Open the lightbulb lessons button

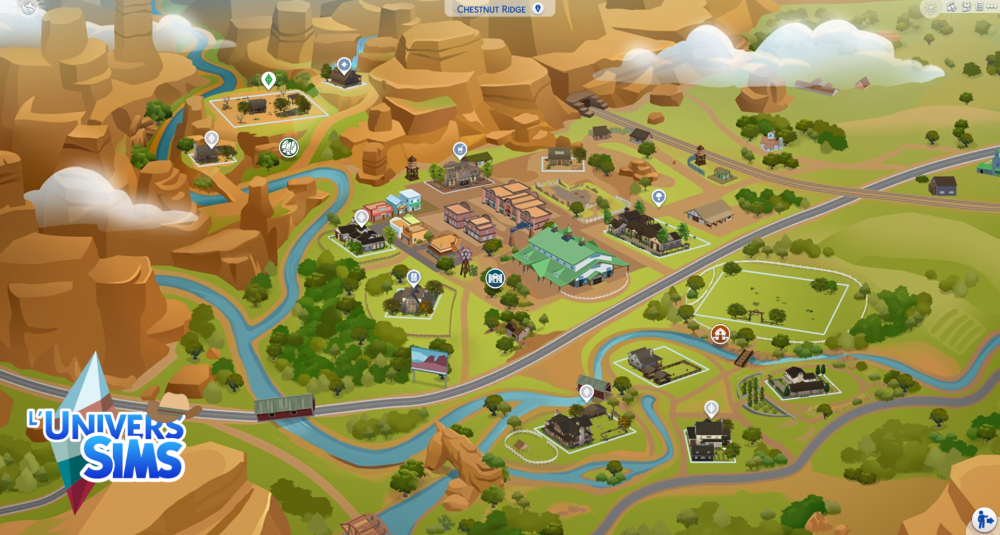tap(930, 8)
